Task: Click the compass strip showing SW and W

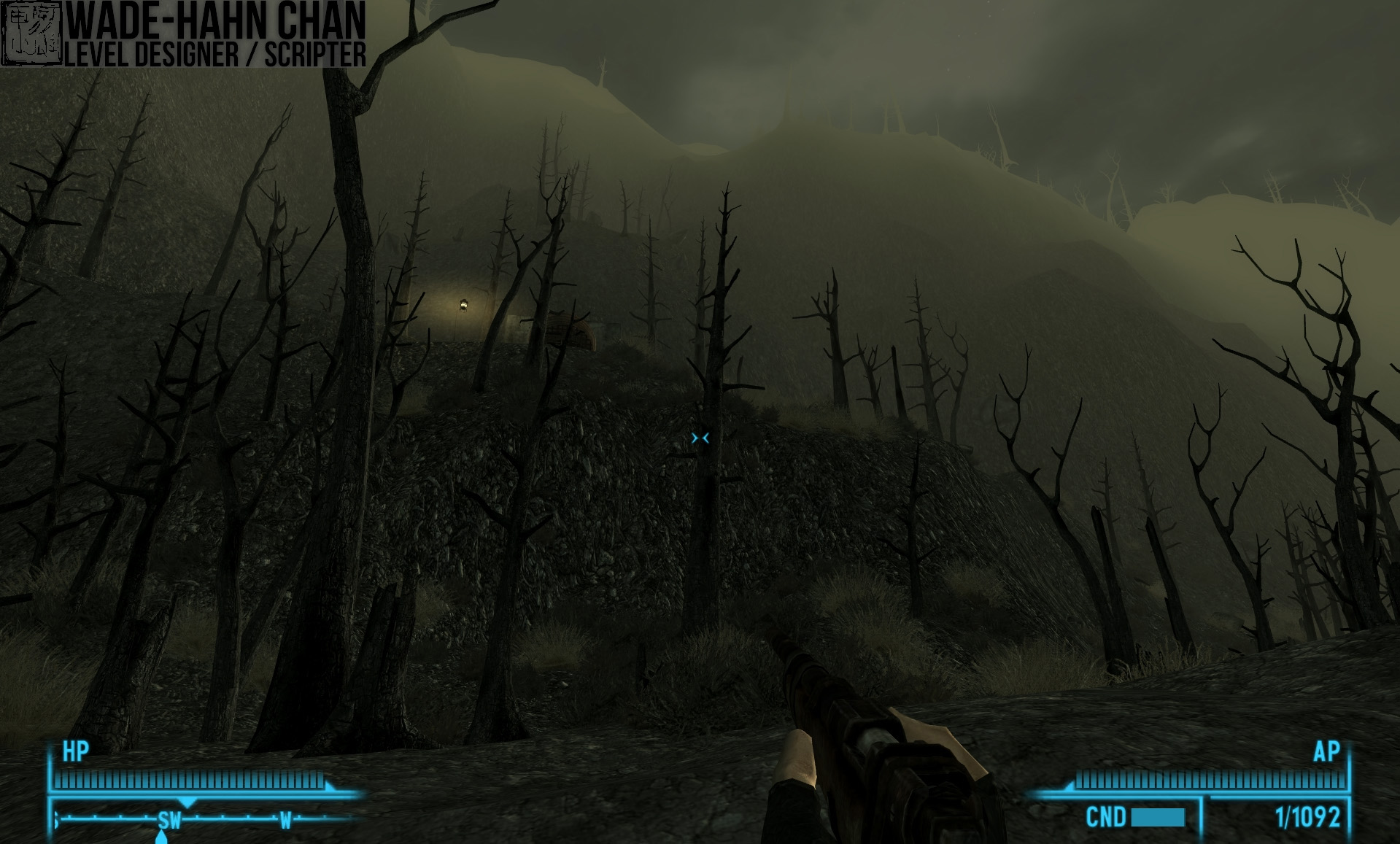Action: pyautogui.click(x=204, y=818)
